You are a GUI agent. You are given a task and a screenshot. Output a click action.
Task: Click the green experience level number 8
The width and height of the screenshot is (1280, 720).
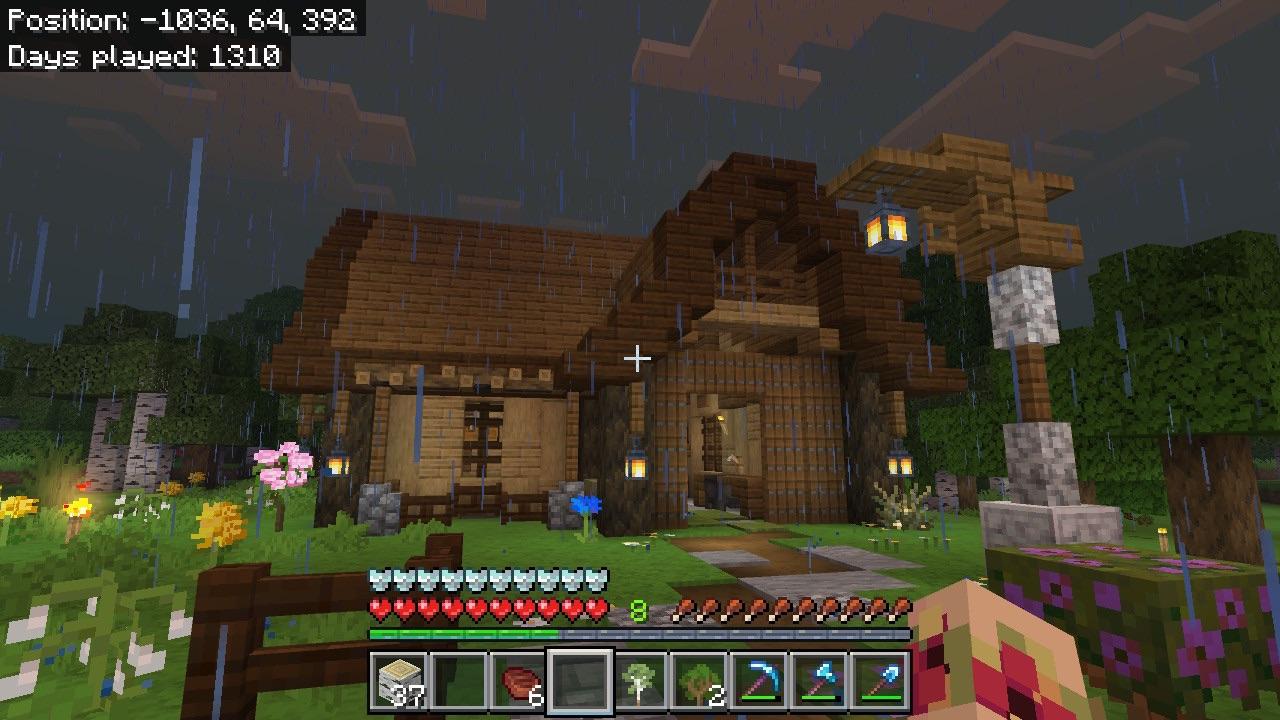pyautogui.click(x=637, y=606)
